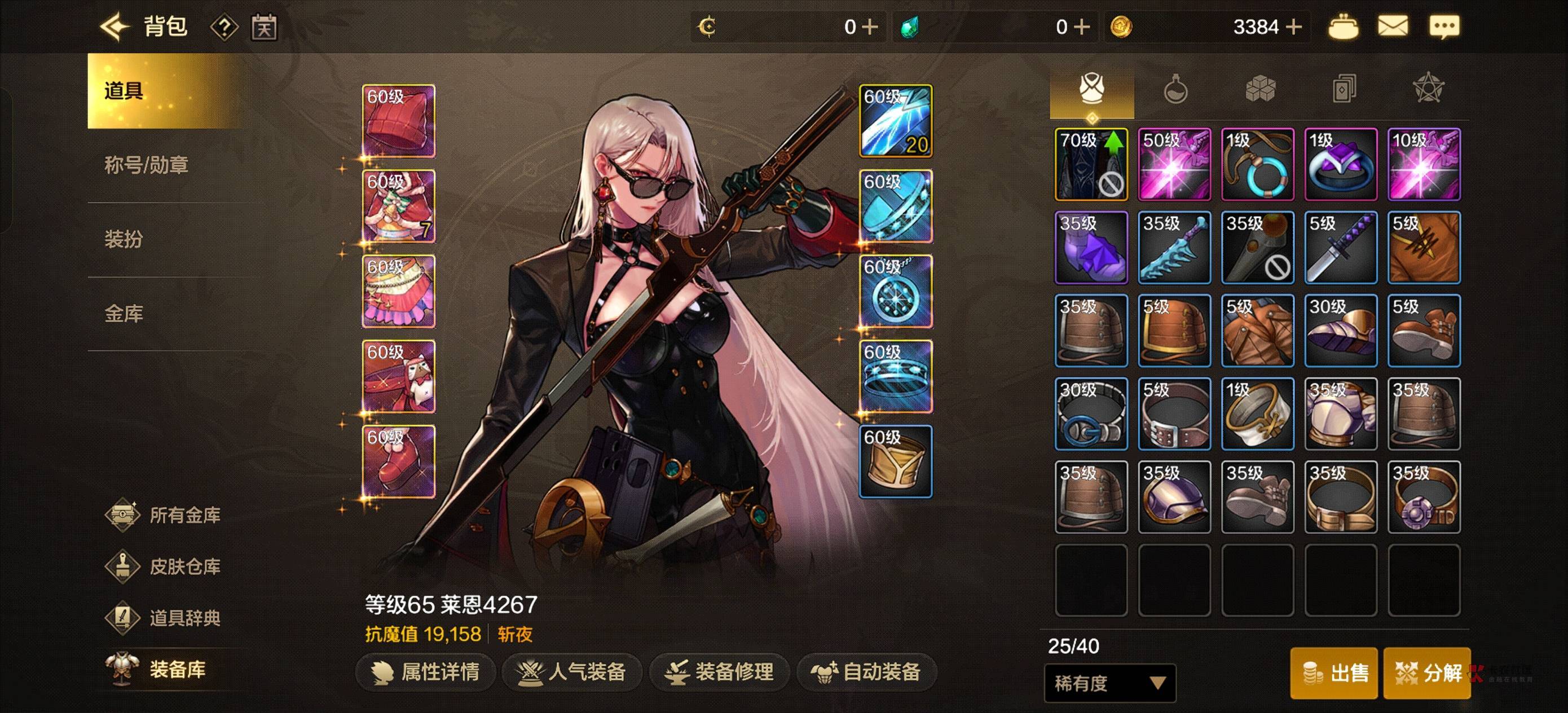The image size is (1568, 713).
Task: Tap the 分解 disassemble button
Action: click(x=1426, y=673)
